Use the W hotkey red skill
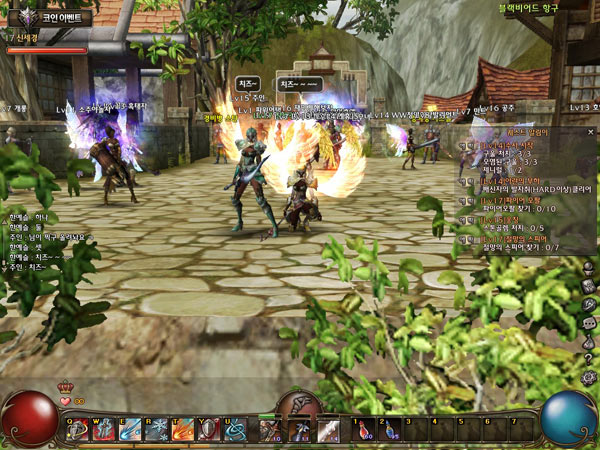The image size is (600, 450). [x=104, y=429]
